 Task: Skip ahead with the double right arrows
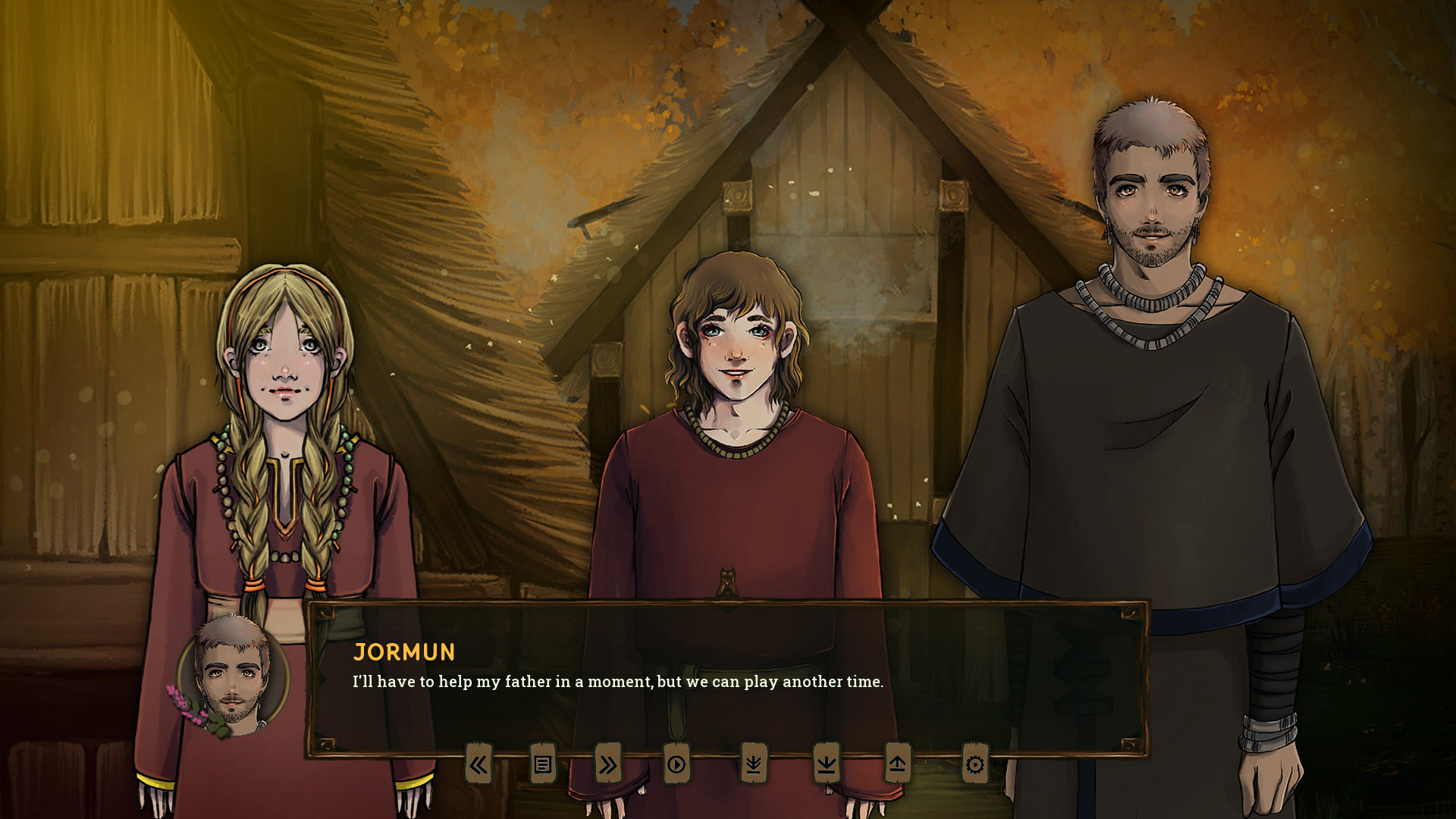coord(607,764)
